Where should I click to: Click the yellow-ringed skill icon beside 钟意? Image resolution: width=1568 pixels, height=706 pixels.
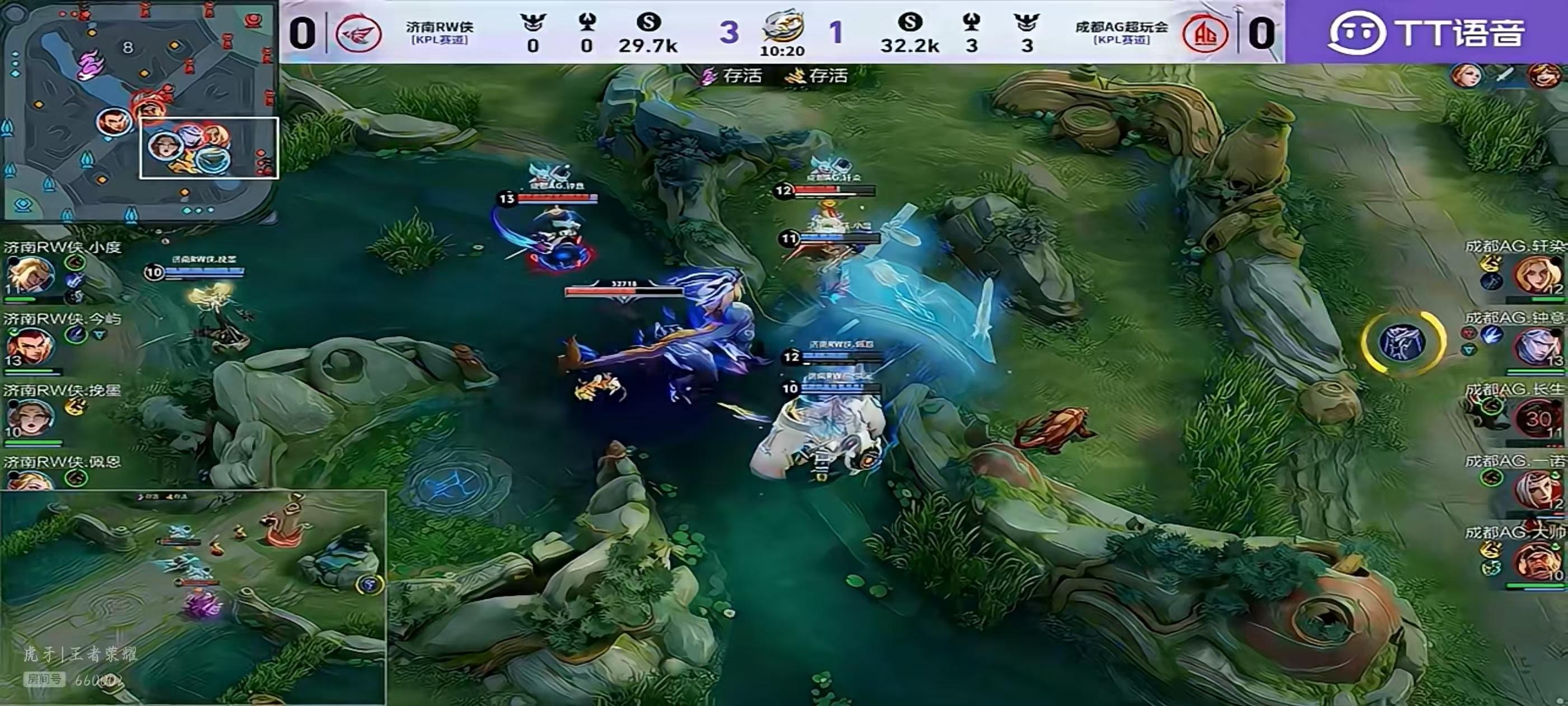pos(1402,342)
